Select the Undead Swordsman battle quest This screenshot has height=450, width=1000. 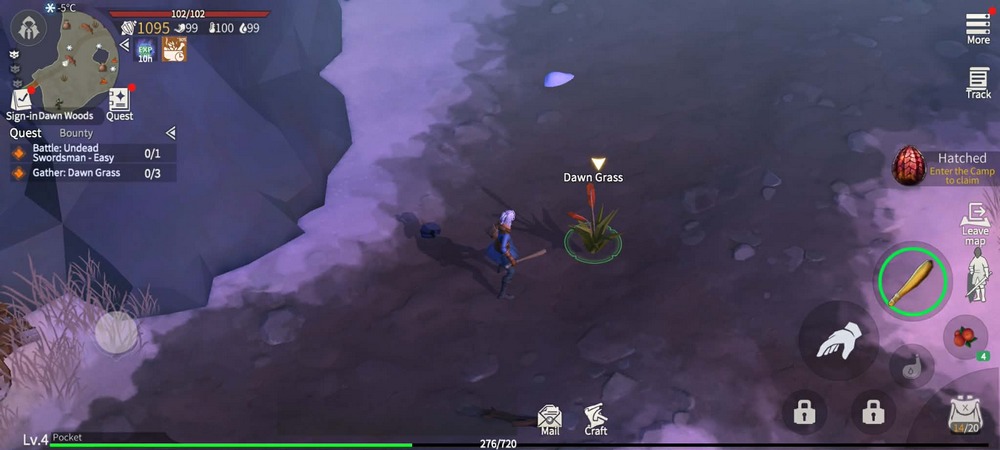click(92, 153)
